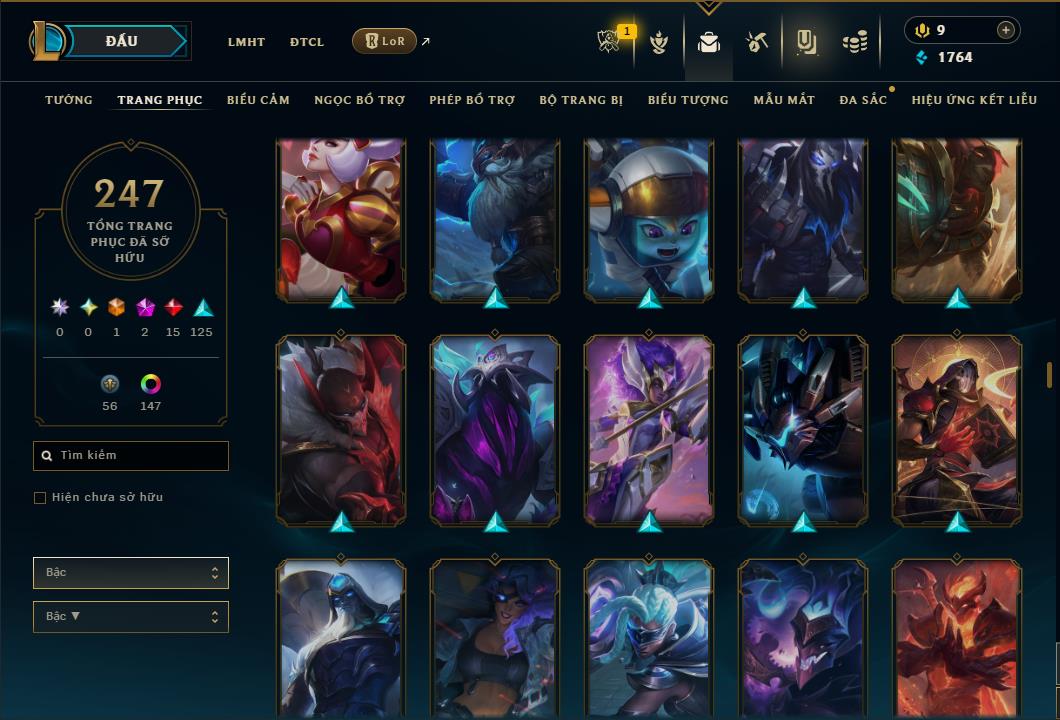Go to the PHÉP BỔ TRỢ tab
This screenshot has width=1060, height=720.
tap(472, 100)
